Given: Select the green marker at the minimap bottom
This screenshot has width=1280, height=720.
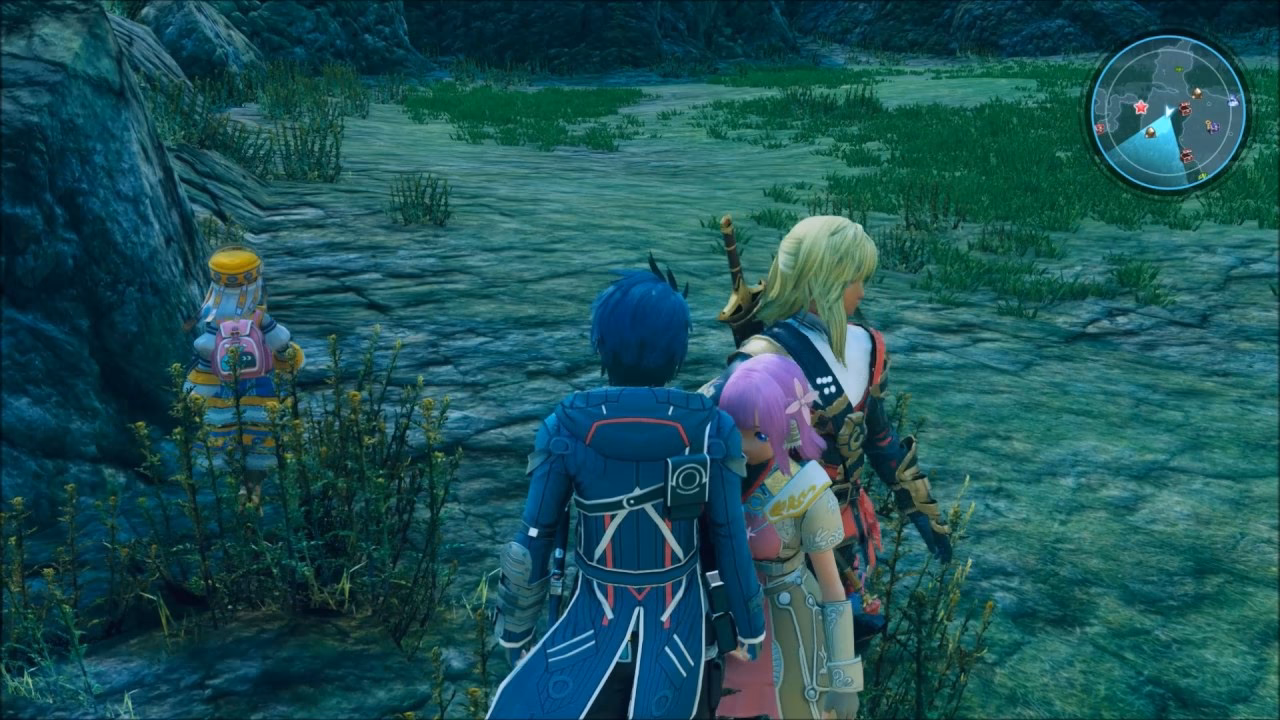Looking at the screenshot, I should coord(1202,175).
